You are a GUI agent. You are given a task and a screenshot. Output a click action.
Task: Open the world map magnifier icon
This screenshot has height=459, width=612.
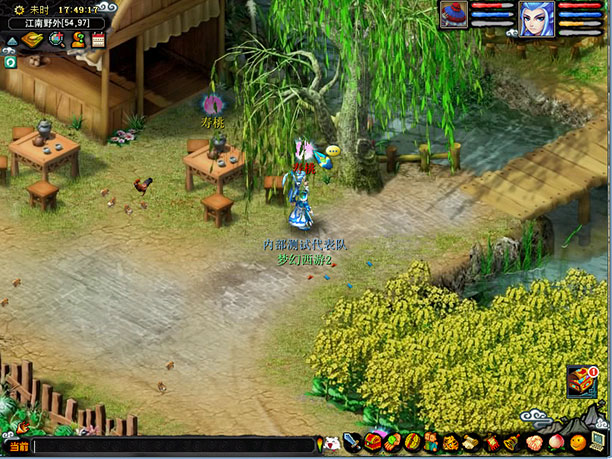click(x=55, y=40)
